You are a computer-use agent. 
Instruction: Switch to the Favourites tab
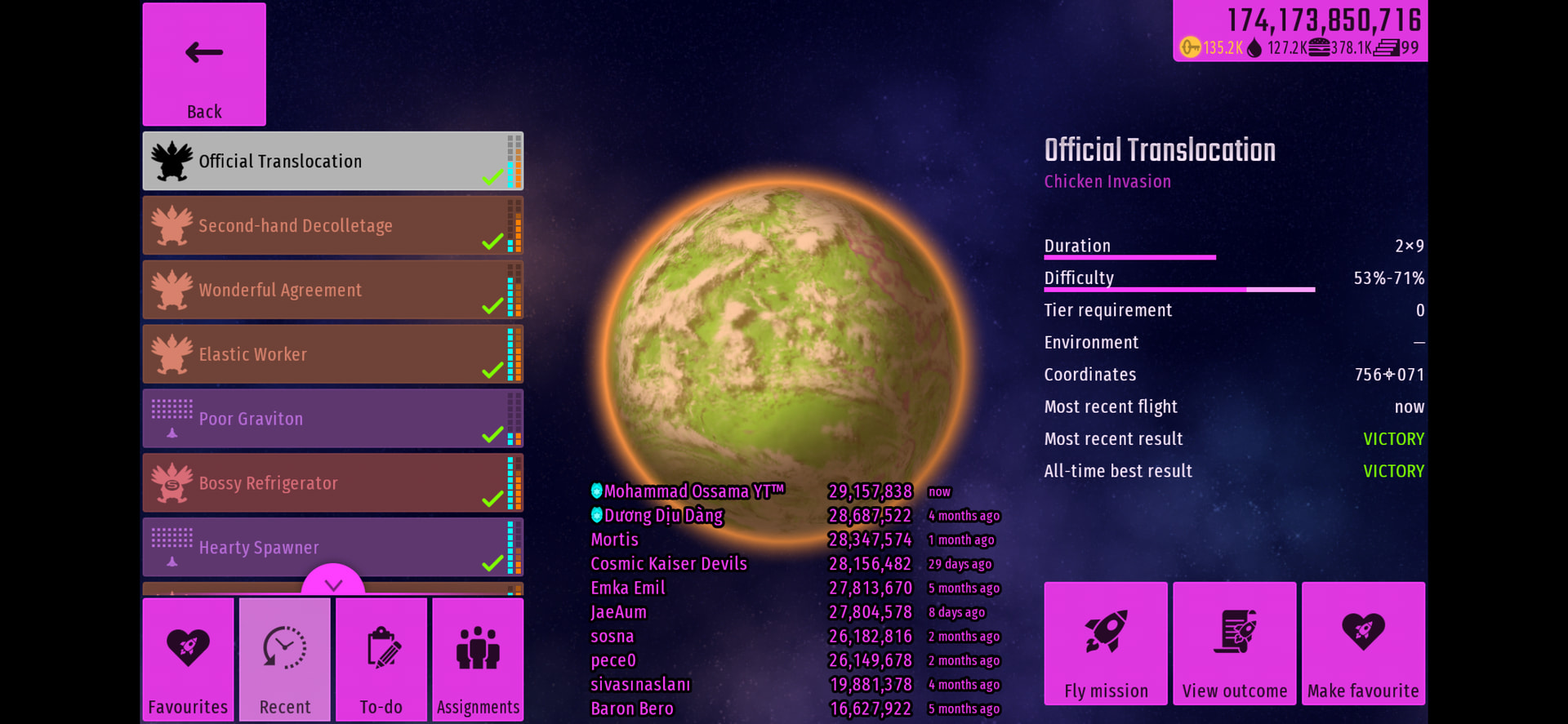pyautogui.click(x=188, y=660)
